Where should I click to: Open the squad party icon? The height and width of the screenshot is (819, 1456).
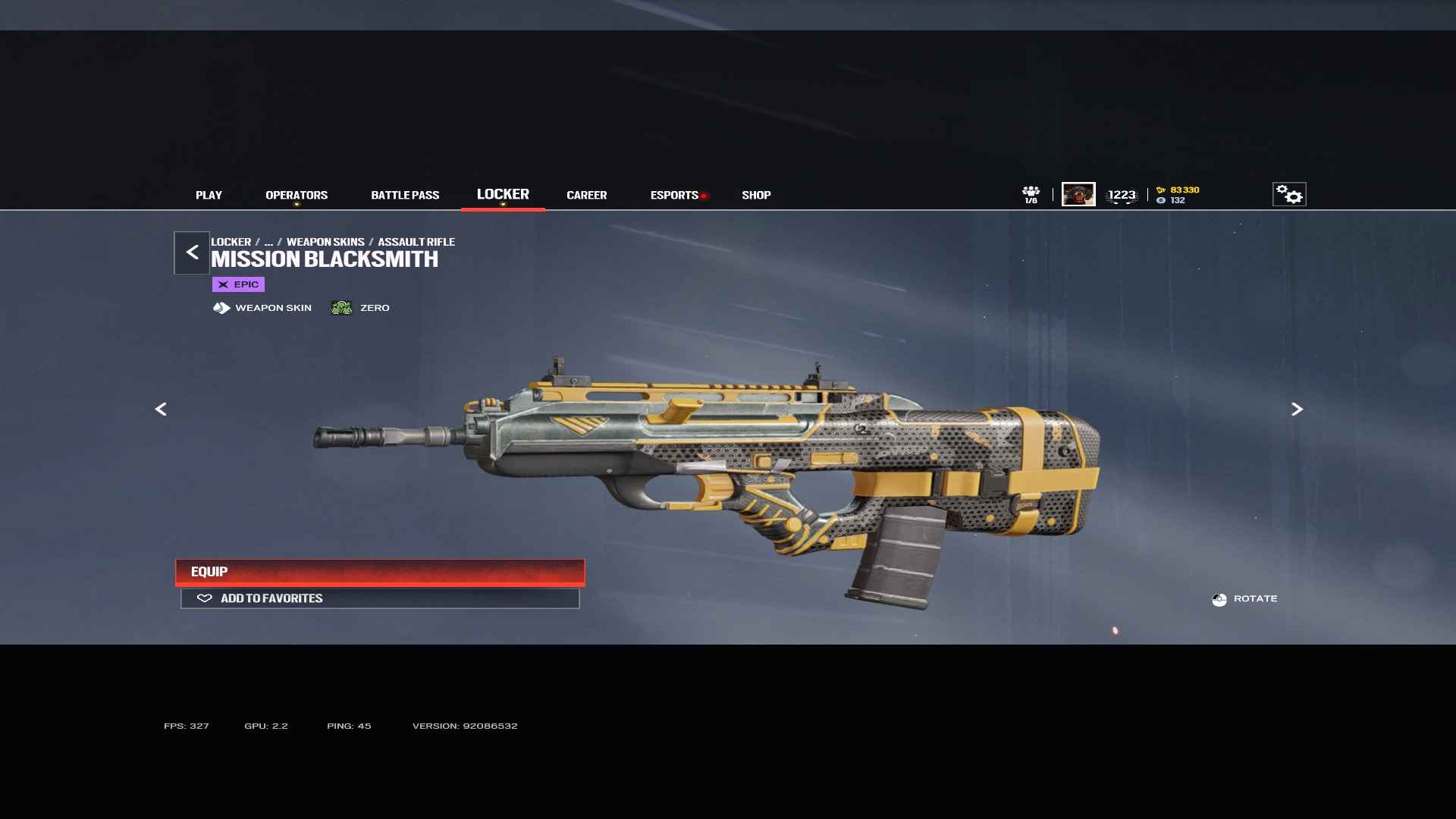(x=1031, y=194)
